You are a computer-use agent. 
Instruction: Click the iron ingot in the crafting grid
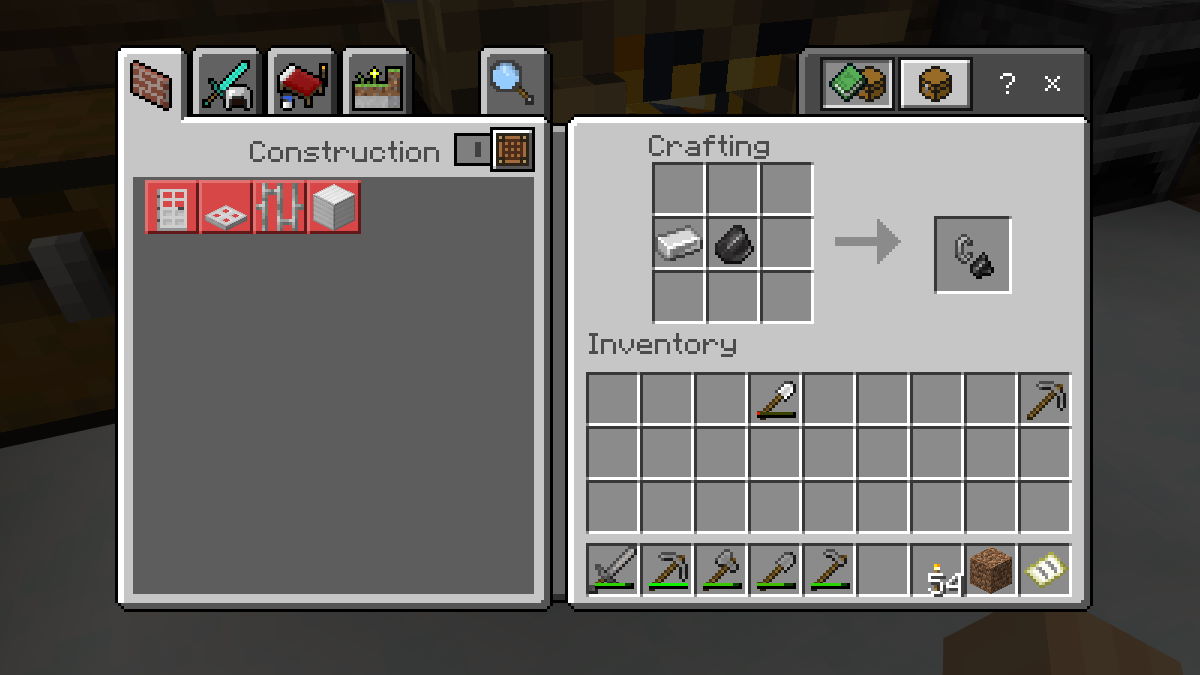[x=679, y=244]
